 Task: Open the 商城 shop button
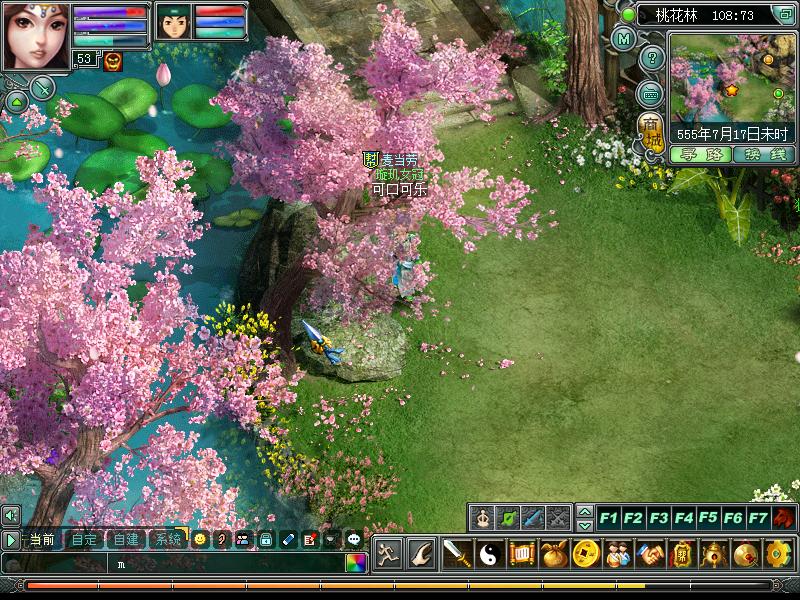coord(651,130)
